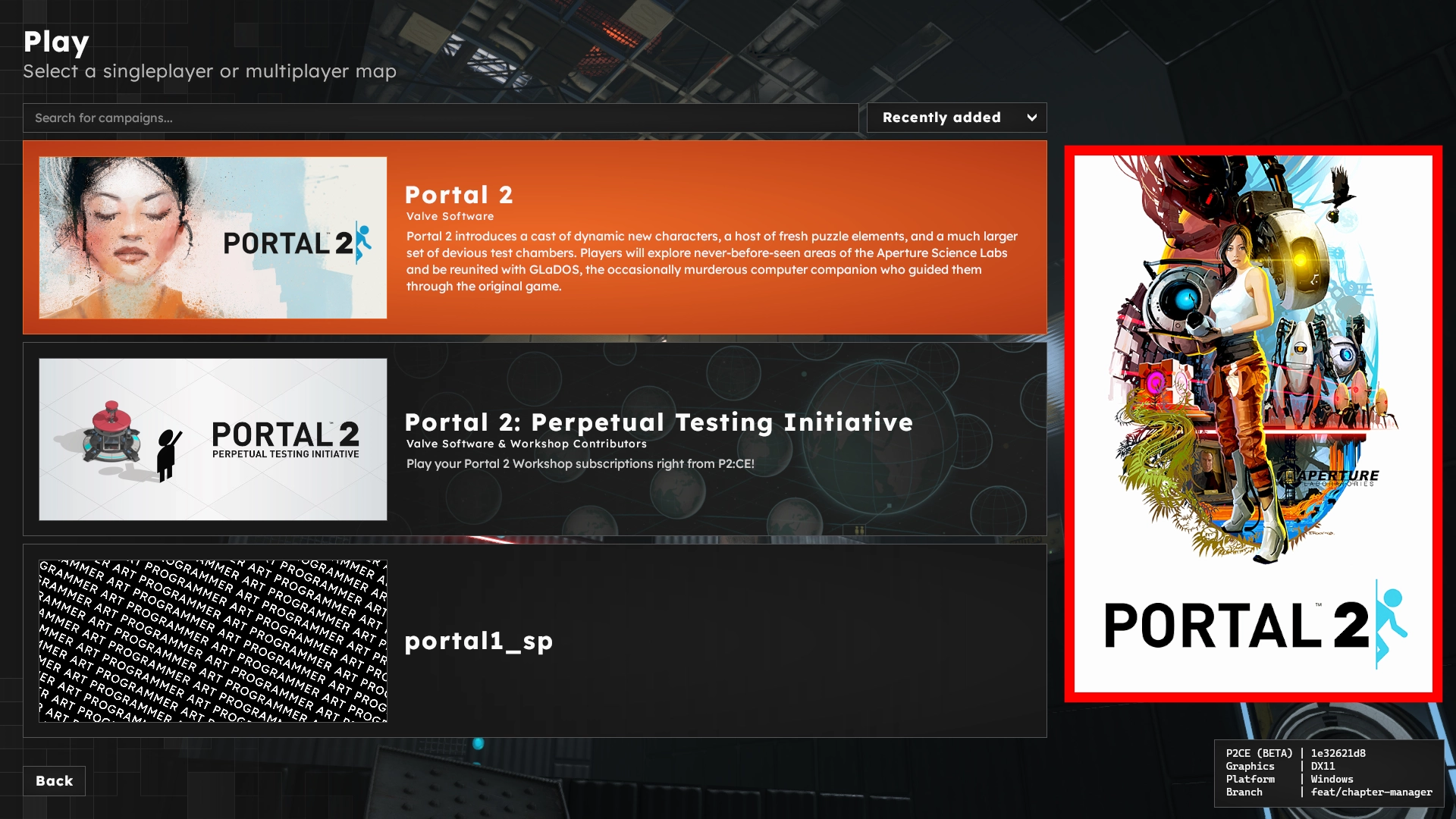Select the portal1_sp campaign row
The width and height of the screenshot is (1456, 819).
point(713,641)
